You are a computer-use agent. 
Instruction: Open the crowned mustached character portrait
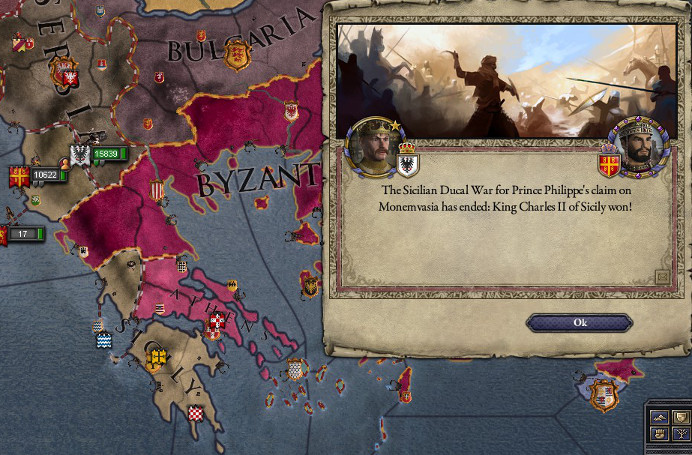click(372, 146)
